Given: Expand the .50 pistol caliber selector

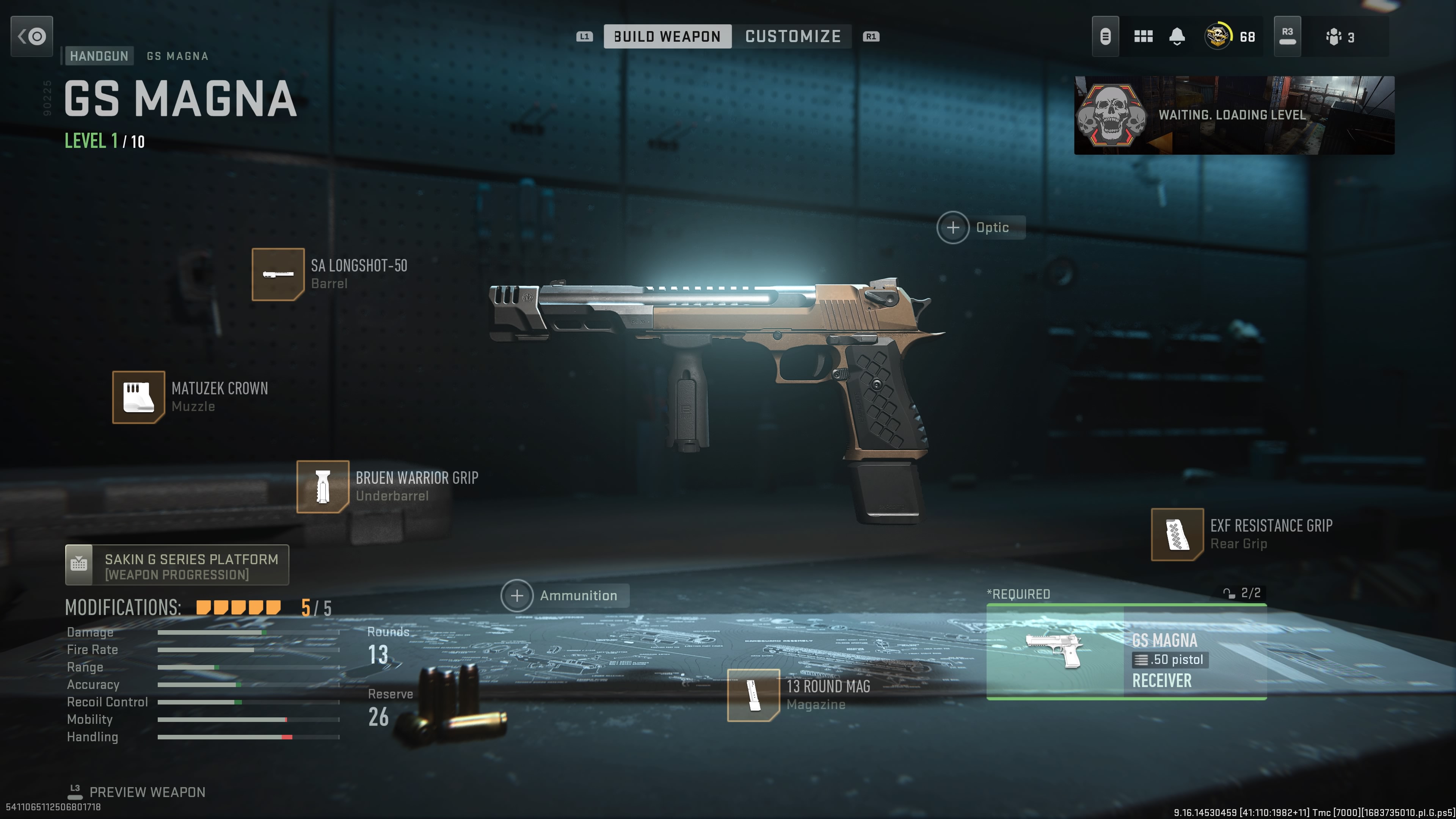Looking at the screenshot, I should tap(1167, 660).
